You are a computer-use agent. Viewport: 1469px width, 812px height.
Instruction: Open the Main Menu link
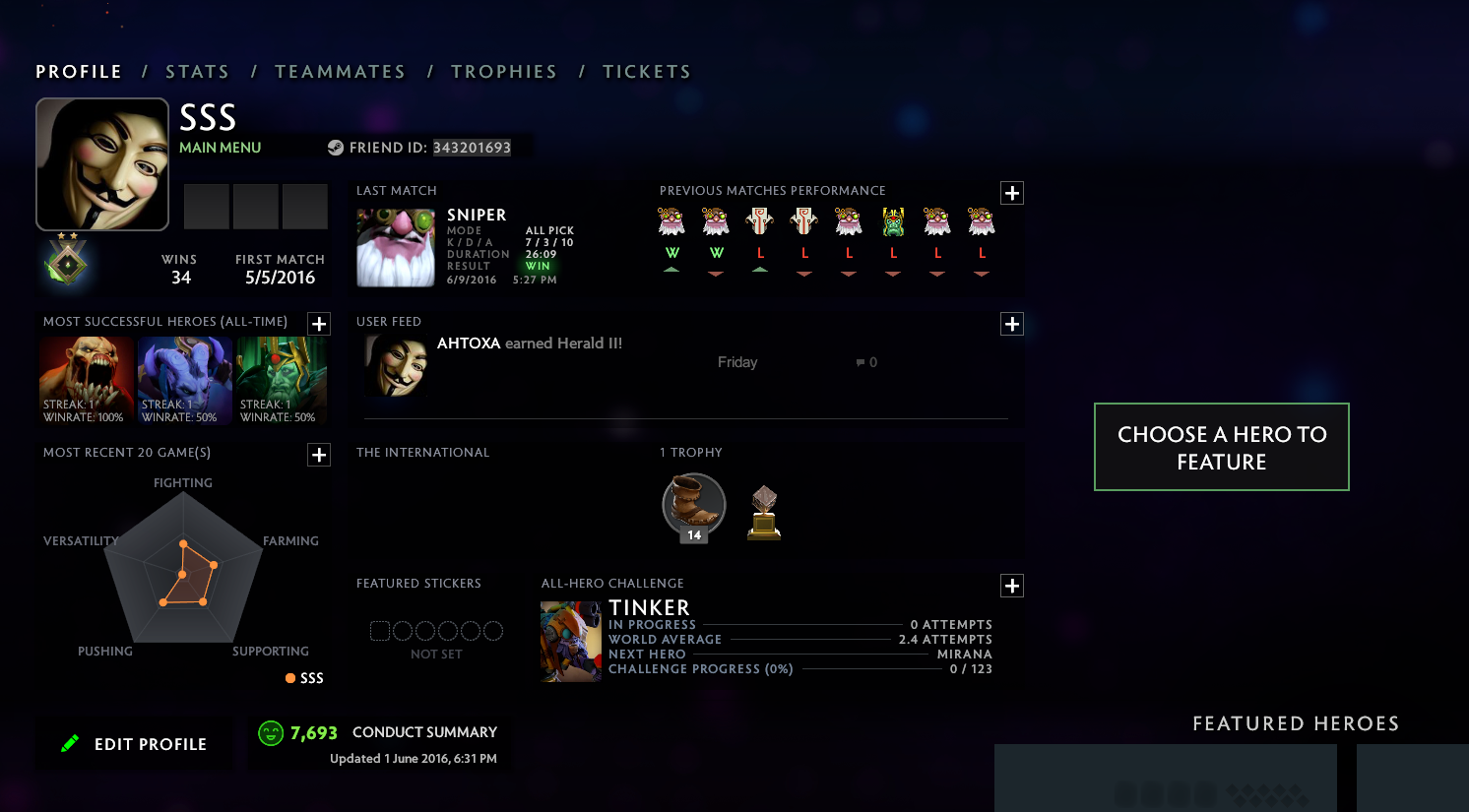(219, 147)
